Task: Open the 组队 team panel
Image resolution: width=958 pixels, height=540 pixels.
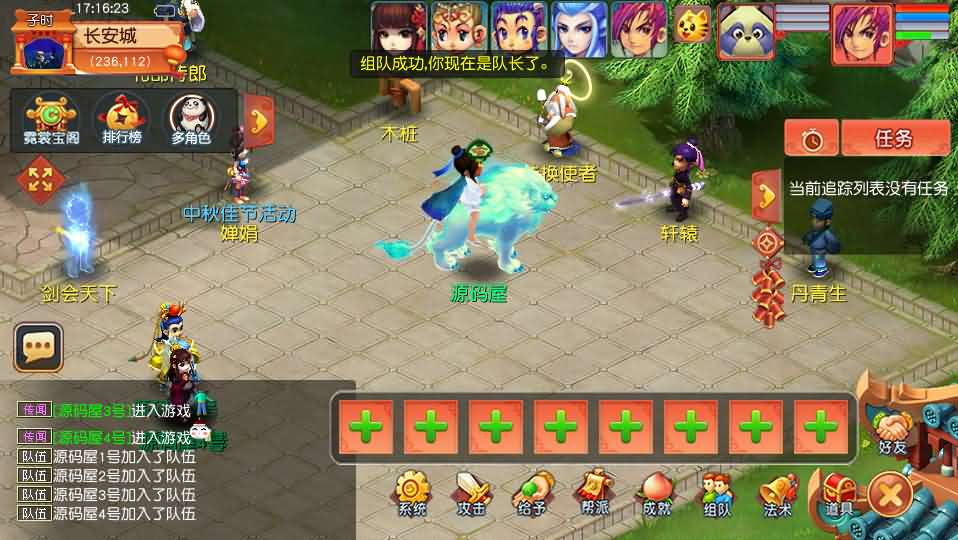Action: [716, 492]
